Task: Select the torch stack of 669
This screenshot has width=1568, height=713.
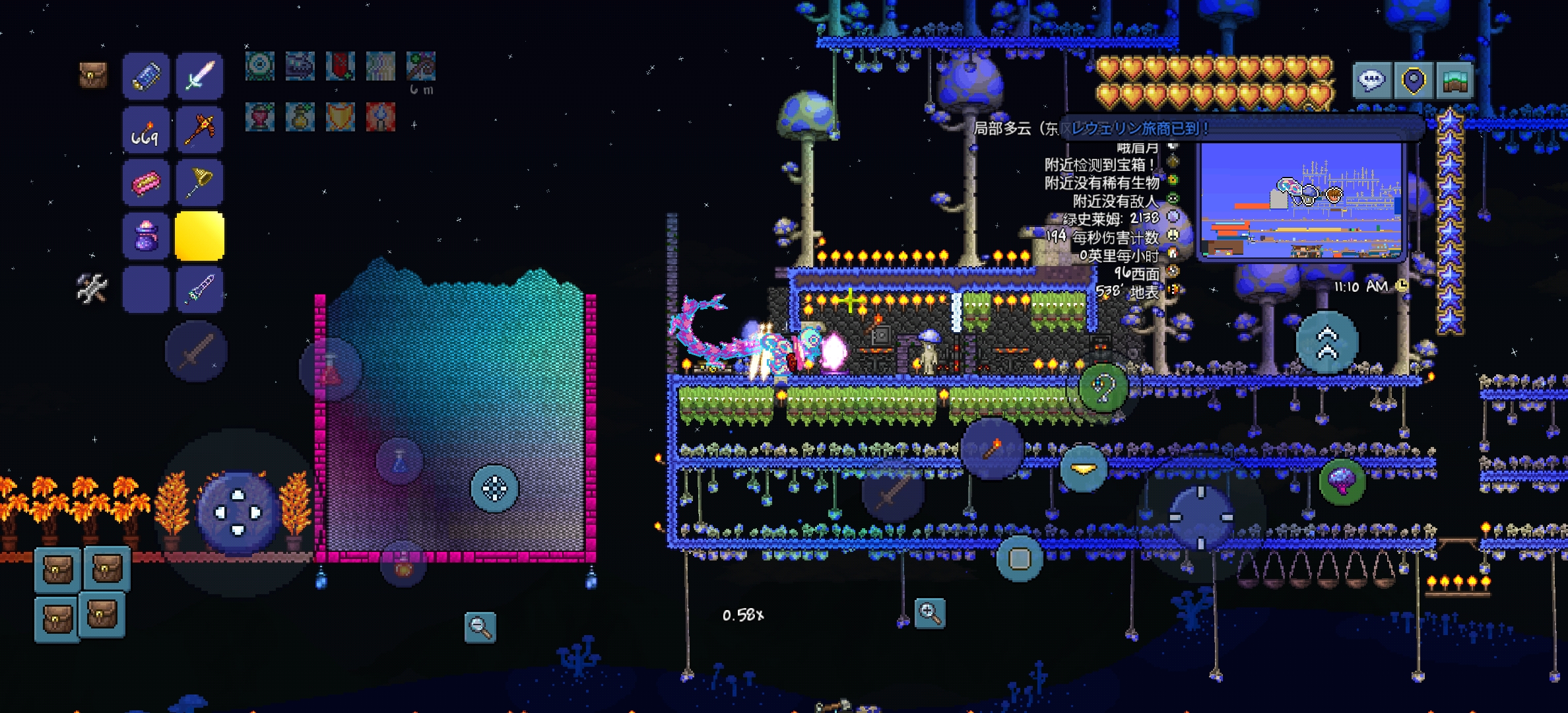Action: [x=146, y=130]
